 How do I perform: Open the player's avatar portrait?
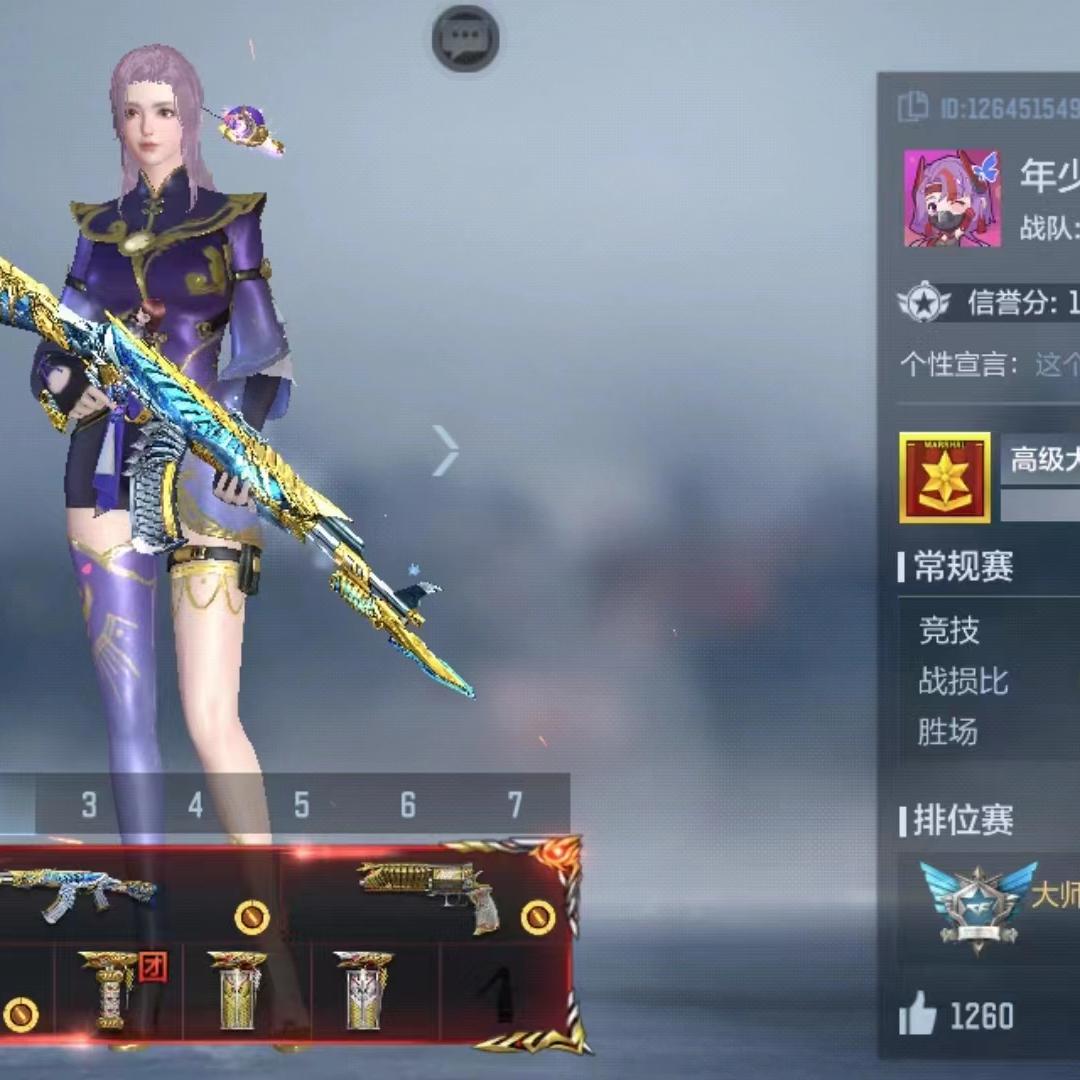coord(952,198)
